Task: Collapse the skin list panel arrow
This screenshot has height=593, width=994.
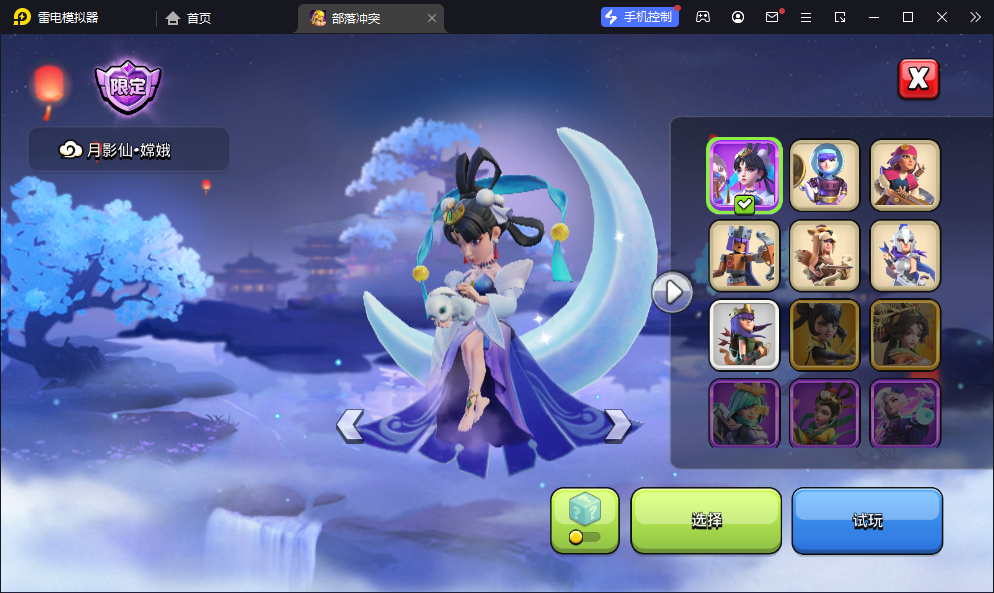Action: 672,291
